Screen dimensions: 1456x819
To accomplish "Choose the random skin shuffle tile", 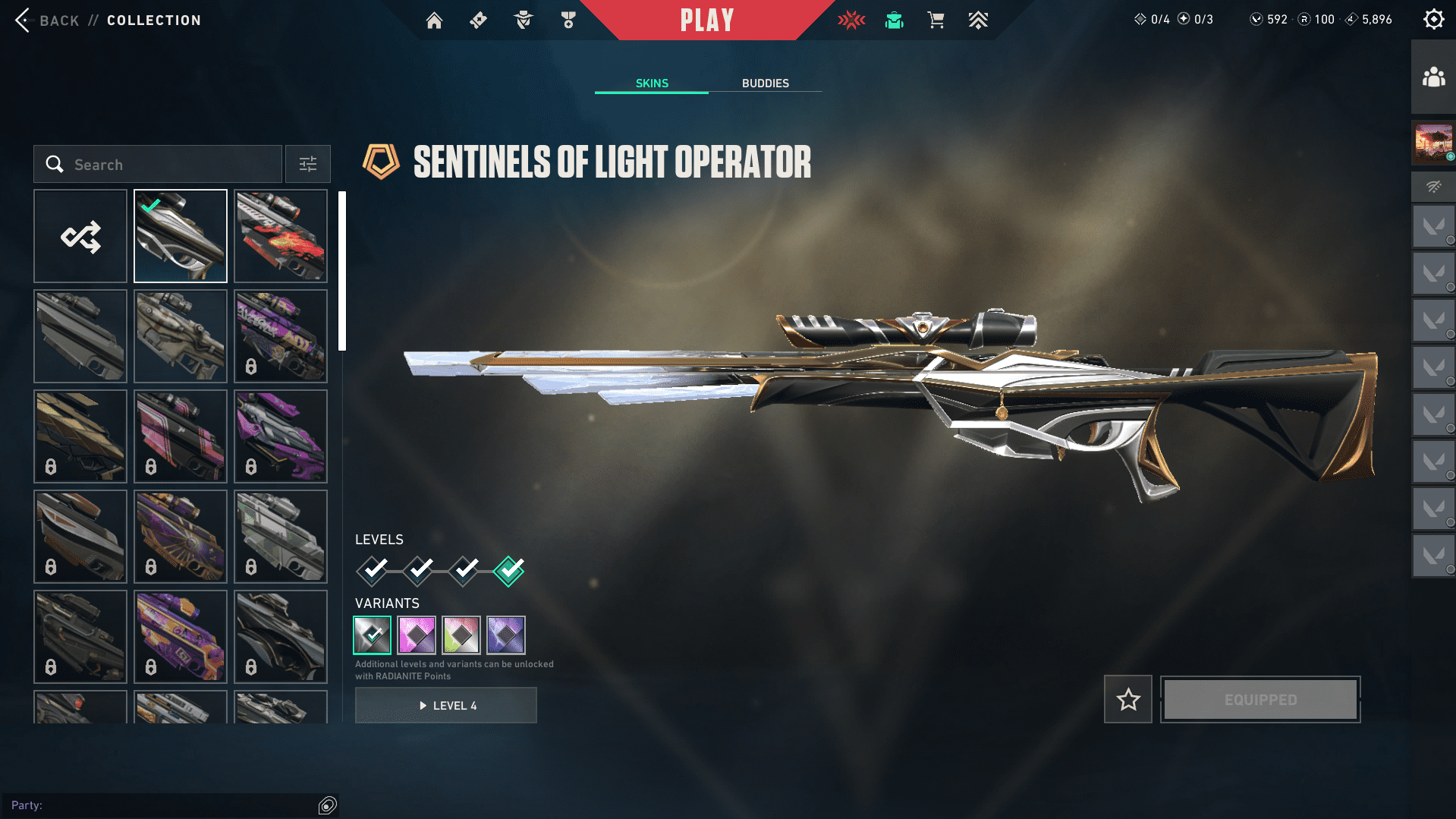I will coord(80,236).
